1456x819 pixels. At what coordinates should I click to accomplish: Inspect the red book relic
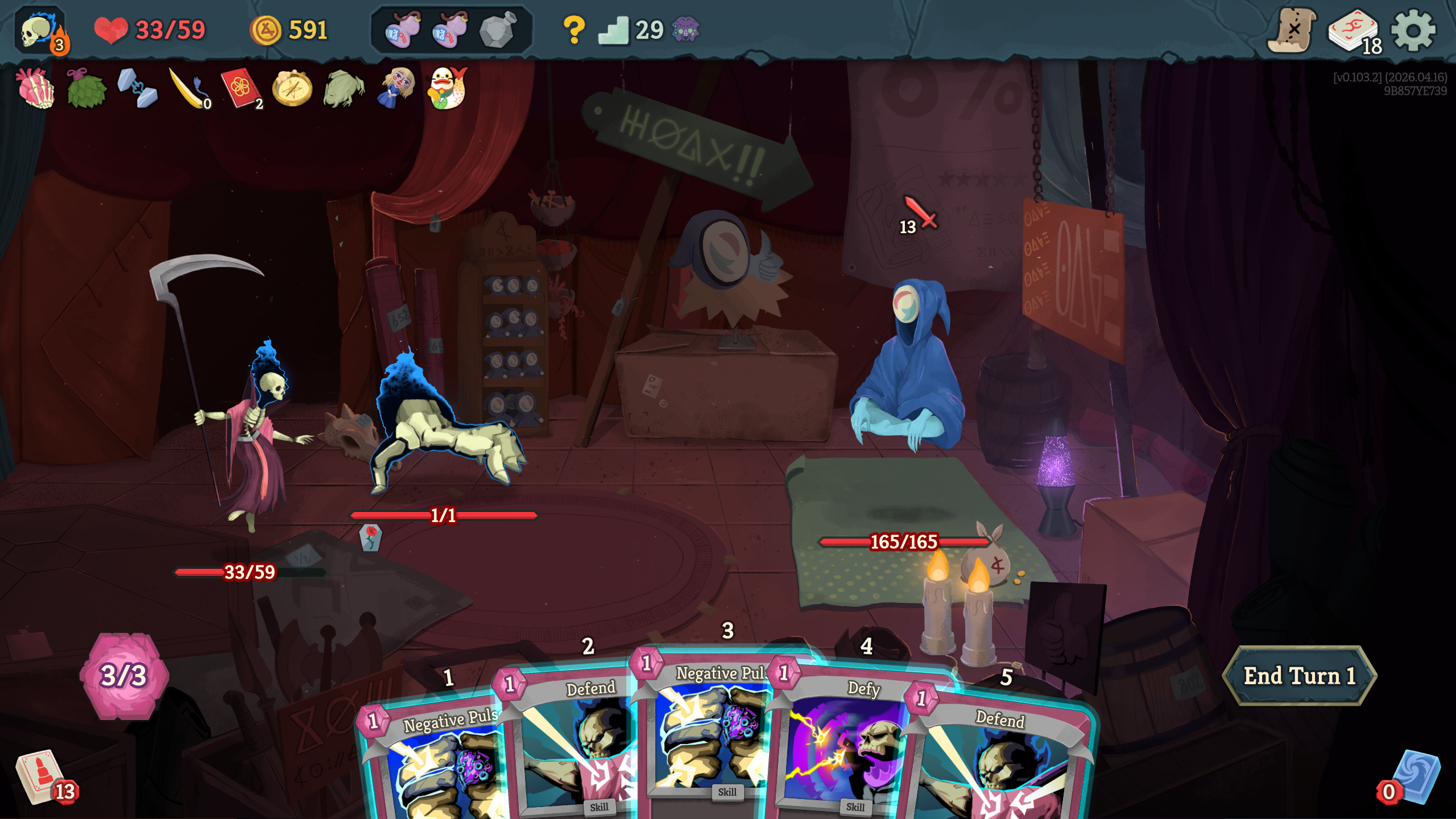click(x=241, y=88)
